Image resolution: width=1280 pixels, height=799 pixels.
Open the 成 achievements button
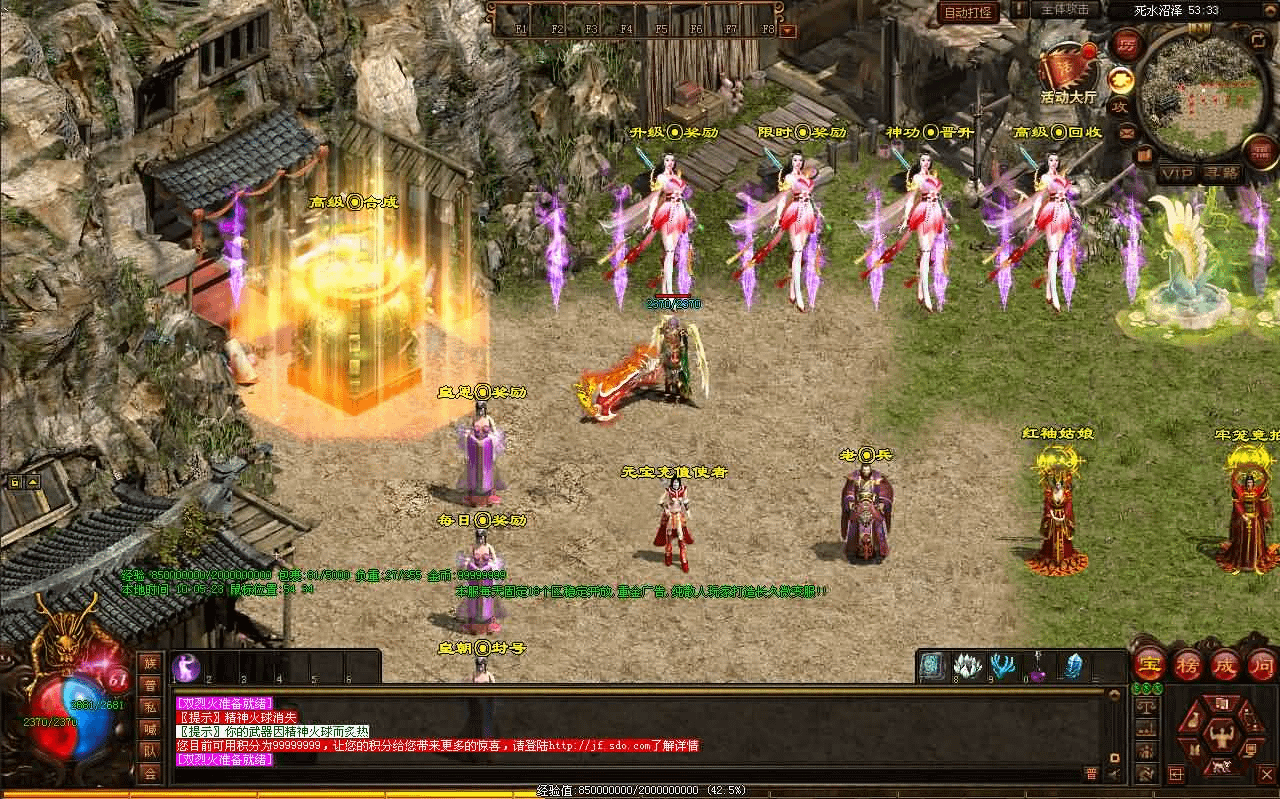click(x=1225, y=664)
